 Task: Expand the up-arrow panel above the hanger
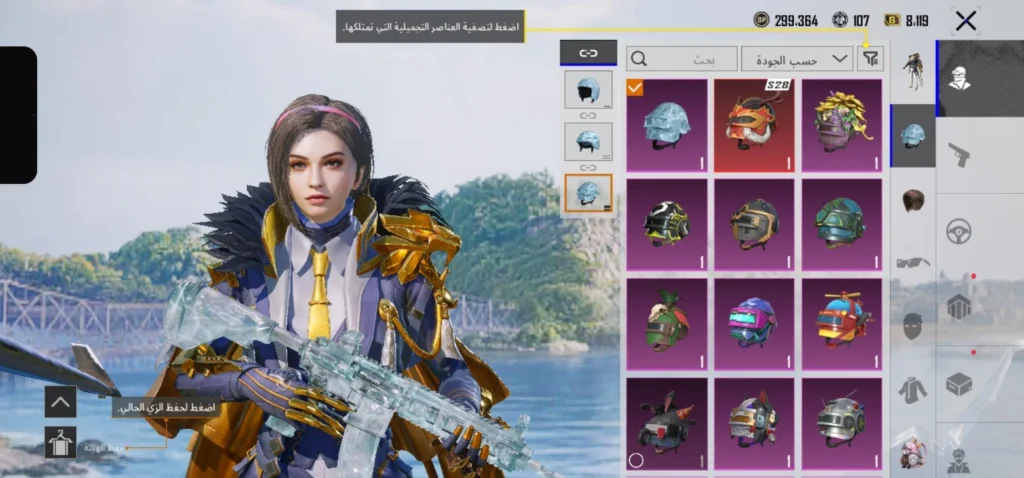[60, 402]
